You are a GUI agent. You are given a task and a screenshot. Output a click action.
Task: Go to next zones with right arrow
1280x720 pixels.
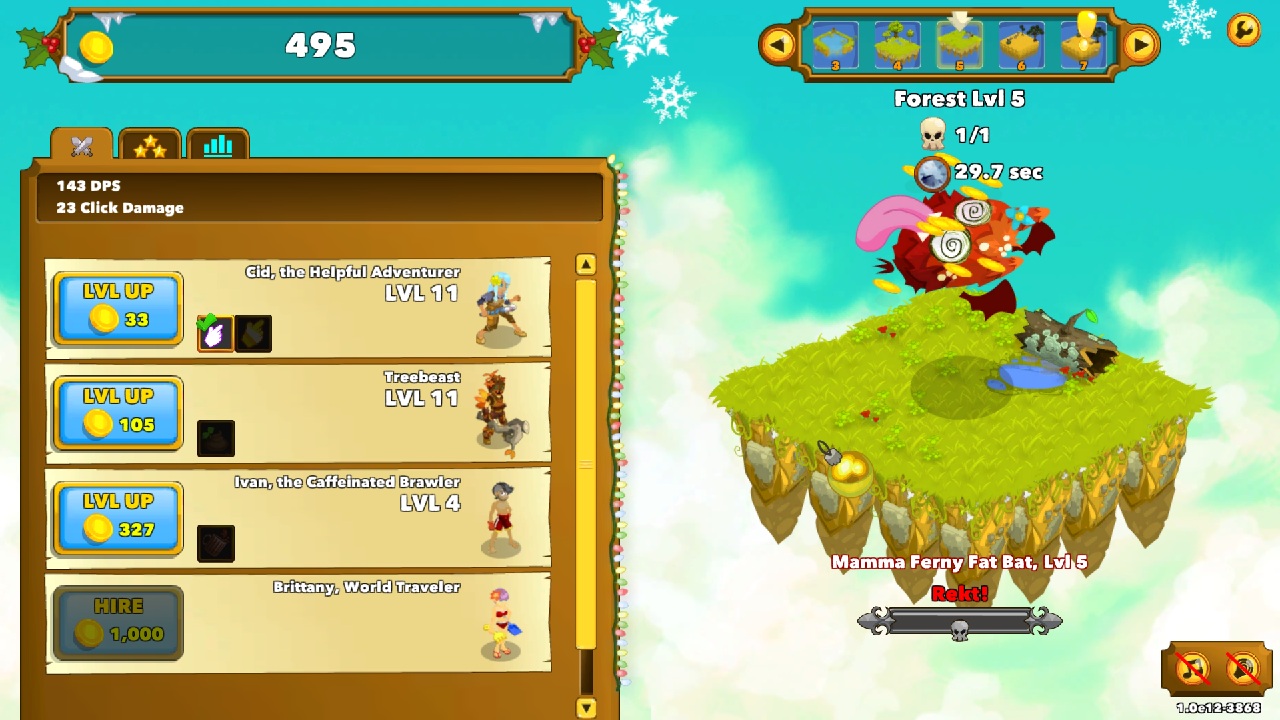1140,45
